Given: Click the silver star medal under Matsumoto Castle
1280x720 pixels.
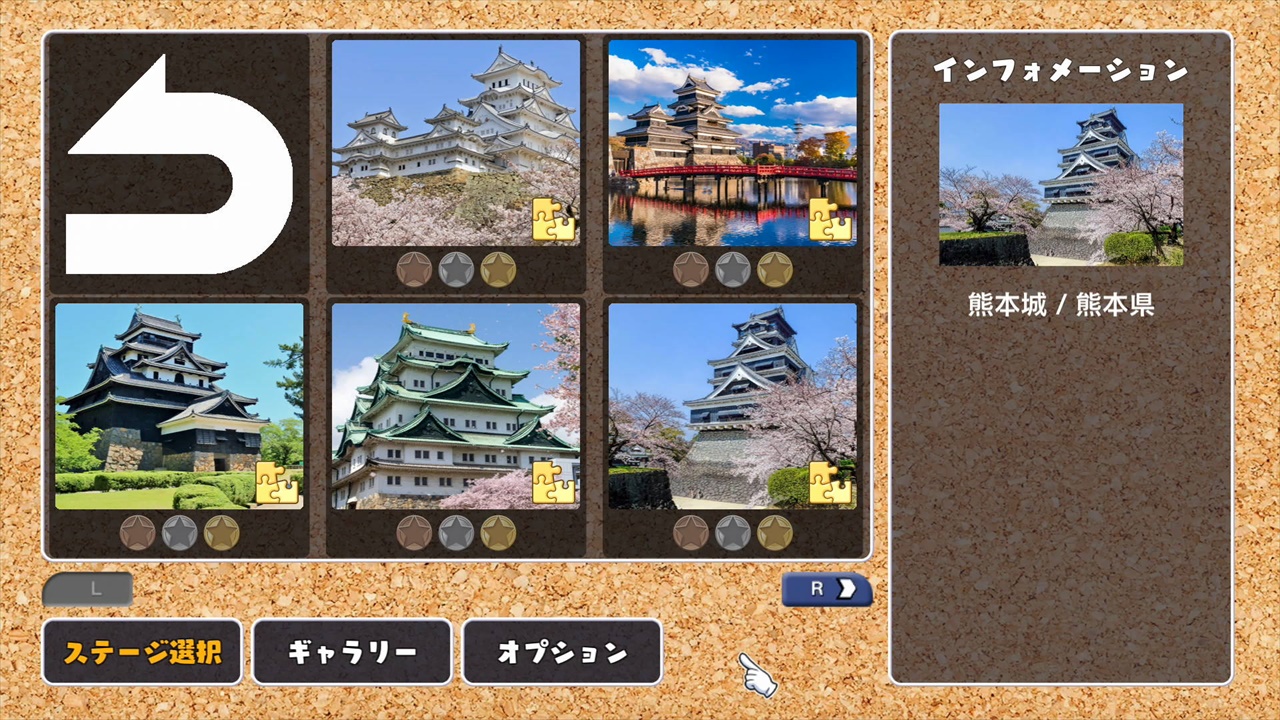Looking at the screenshot, I should click(732, 269).
